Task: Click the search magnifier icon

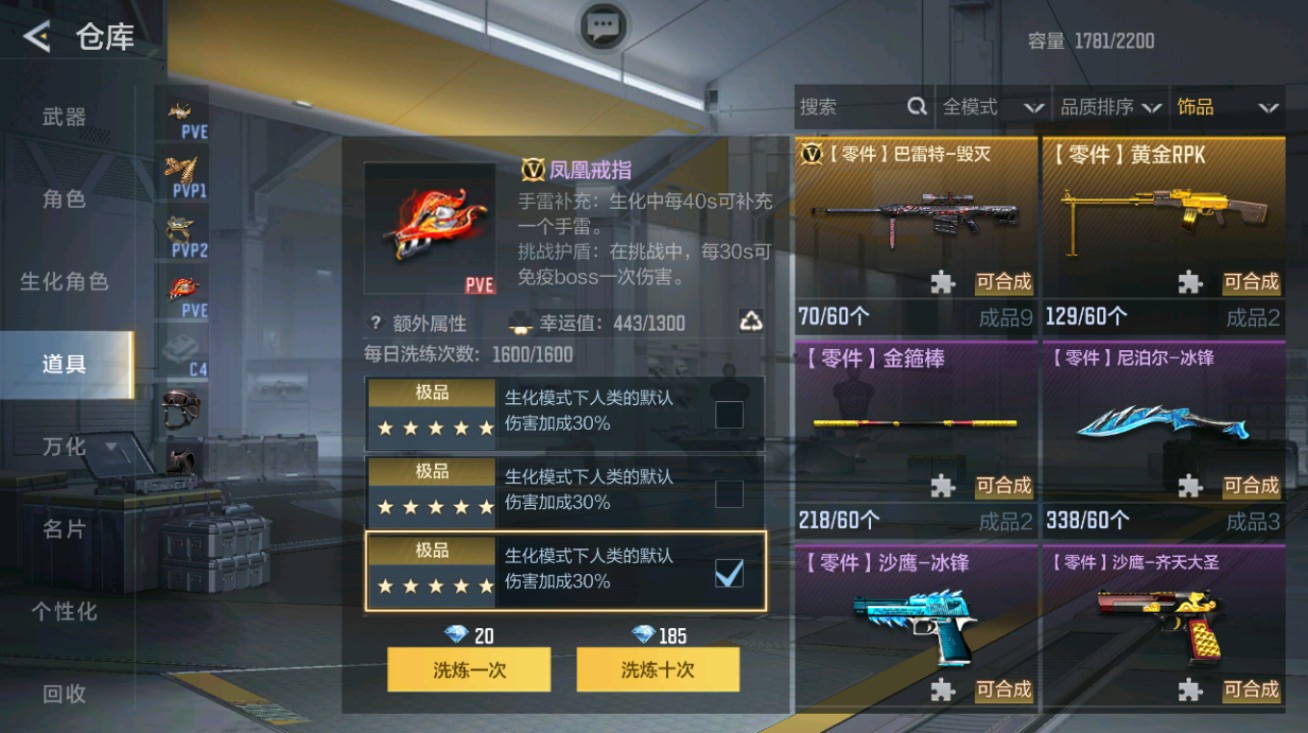Action: (x=916, y=106)
